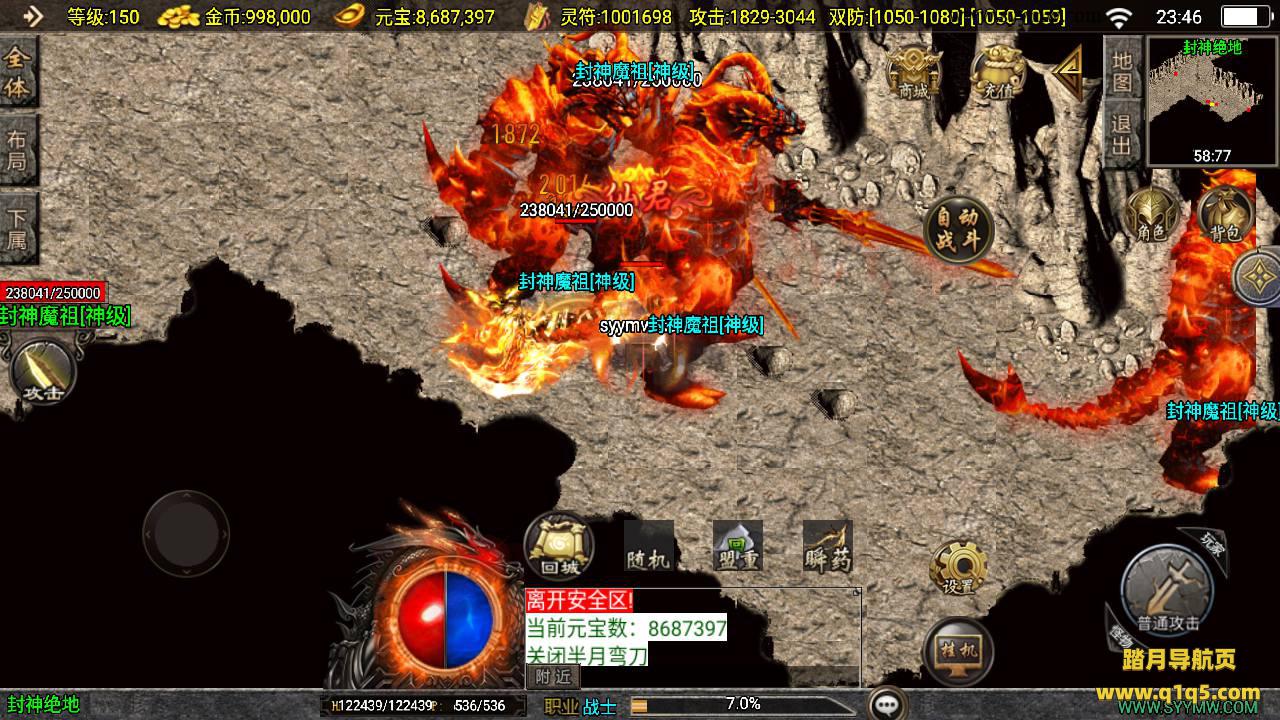Select the 全体 tab

(x=18, y=73)
